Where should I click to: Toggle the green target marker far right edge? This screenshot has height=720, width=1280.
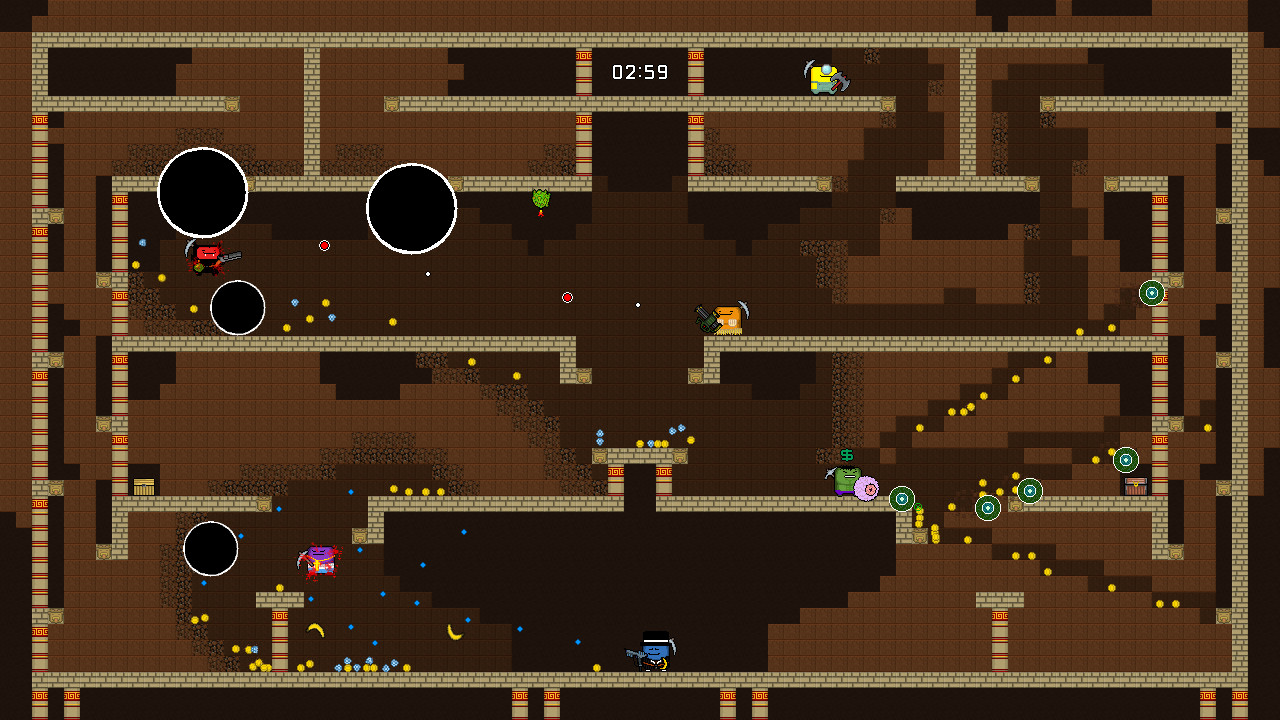(x=1152, y=292)
